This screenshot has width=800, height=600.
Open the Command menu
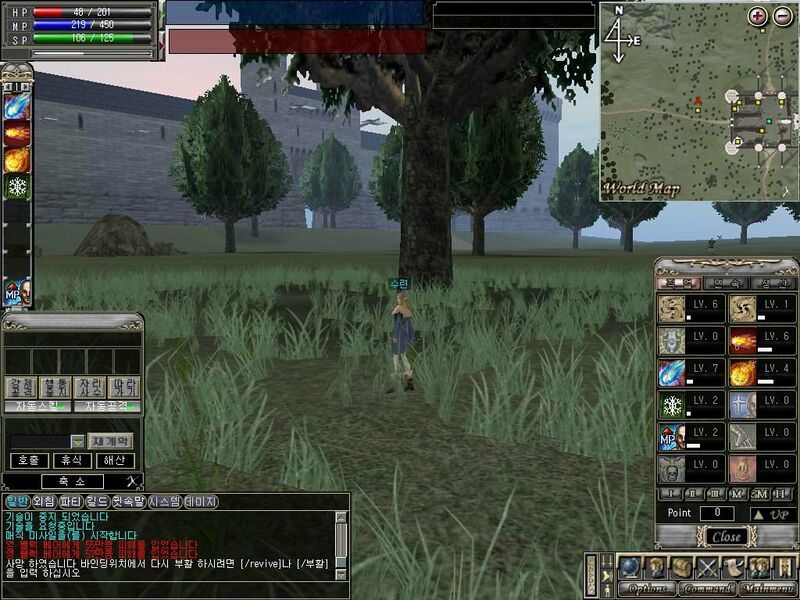pyautogui.click(x=707, y=588)
